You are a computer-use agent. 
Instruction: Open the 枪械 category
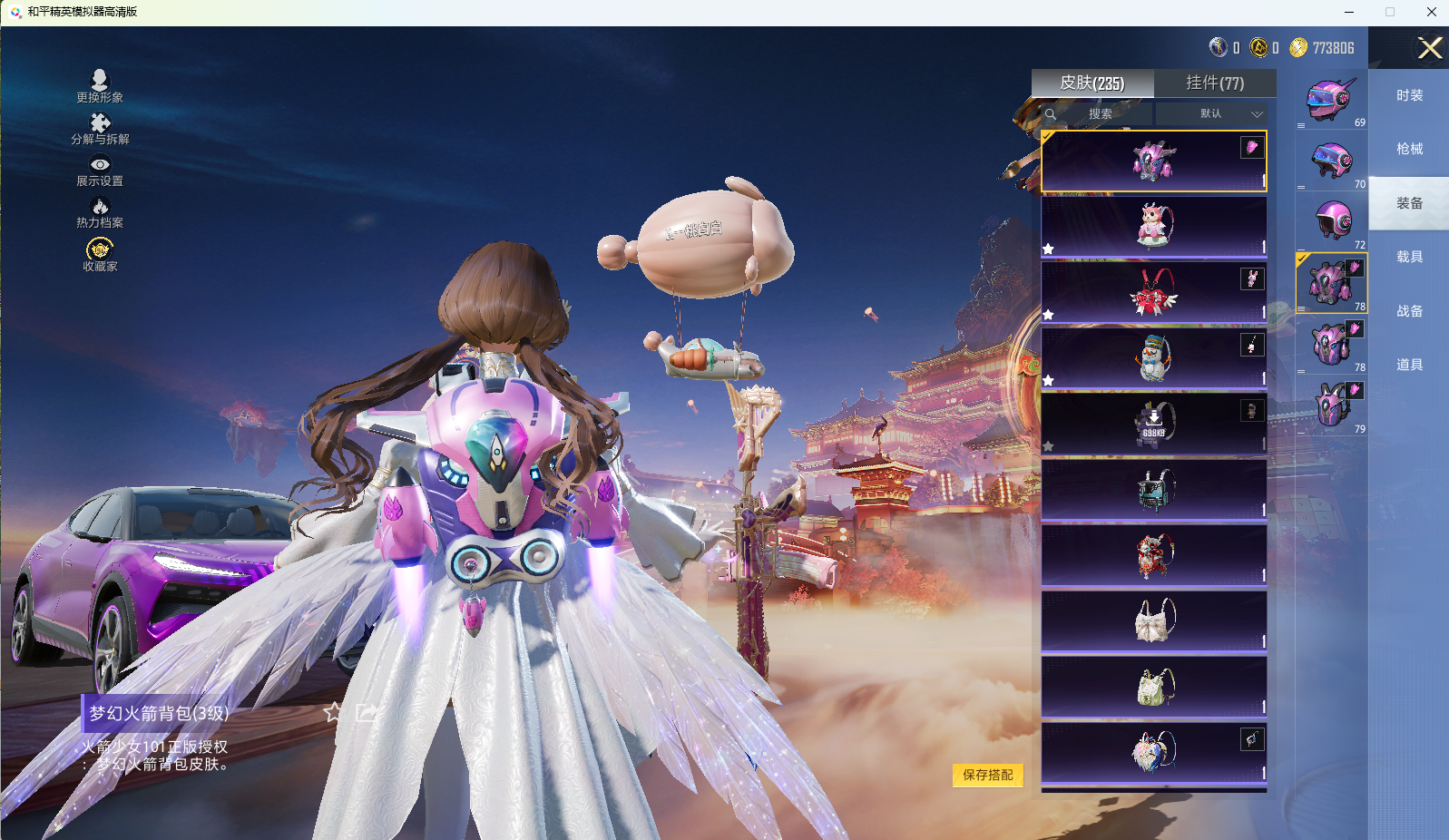click(1409, 149)
